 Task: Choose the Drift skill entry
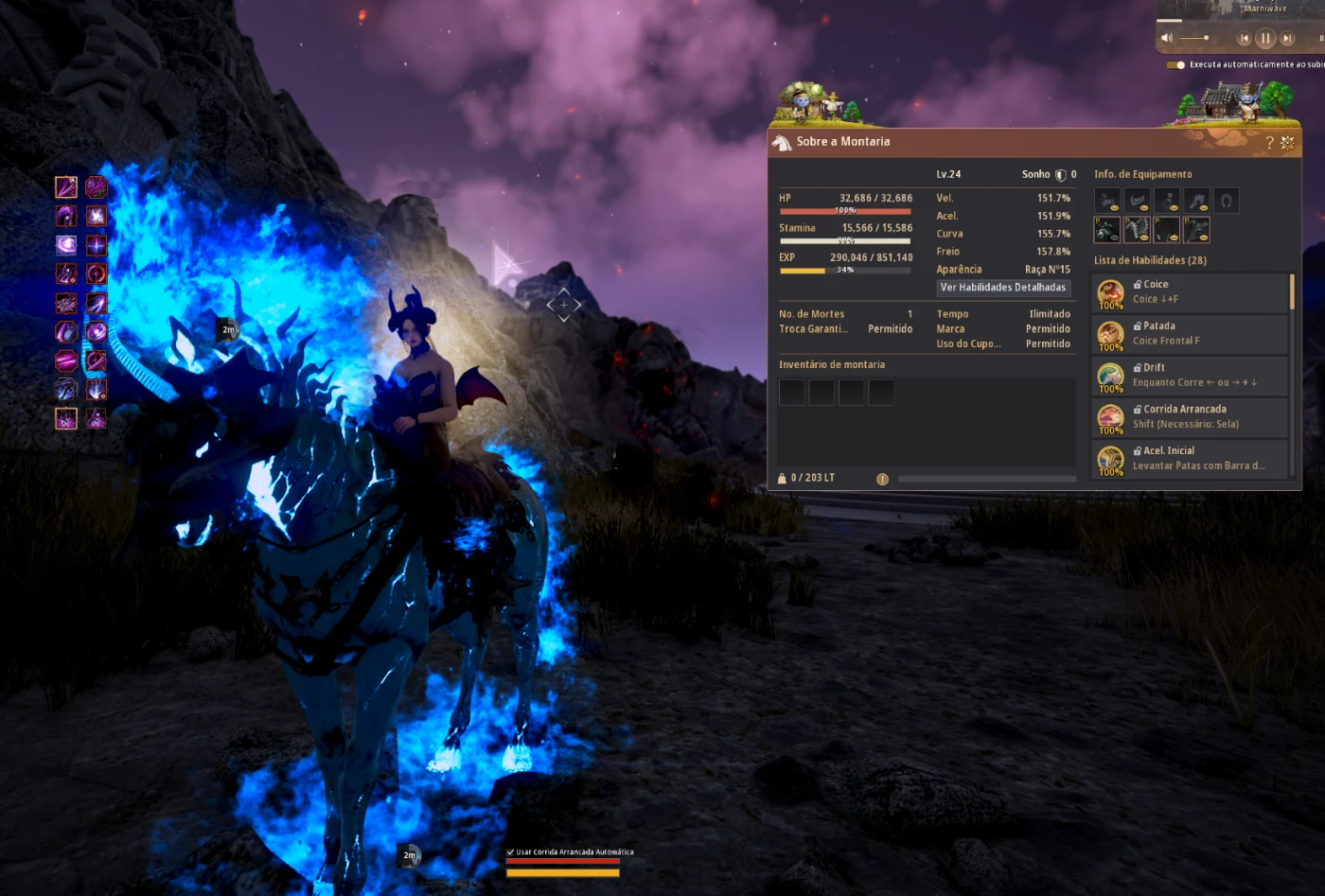(1190, 376)
